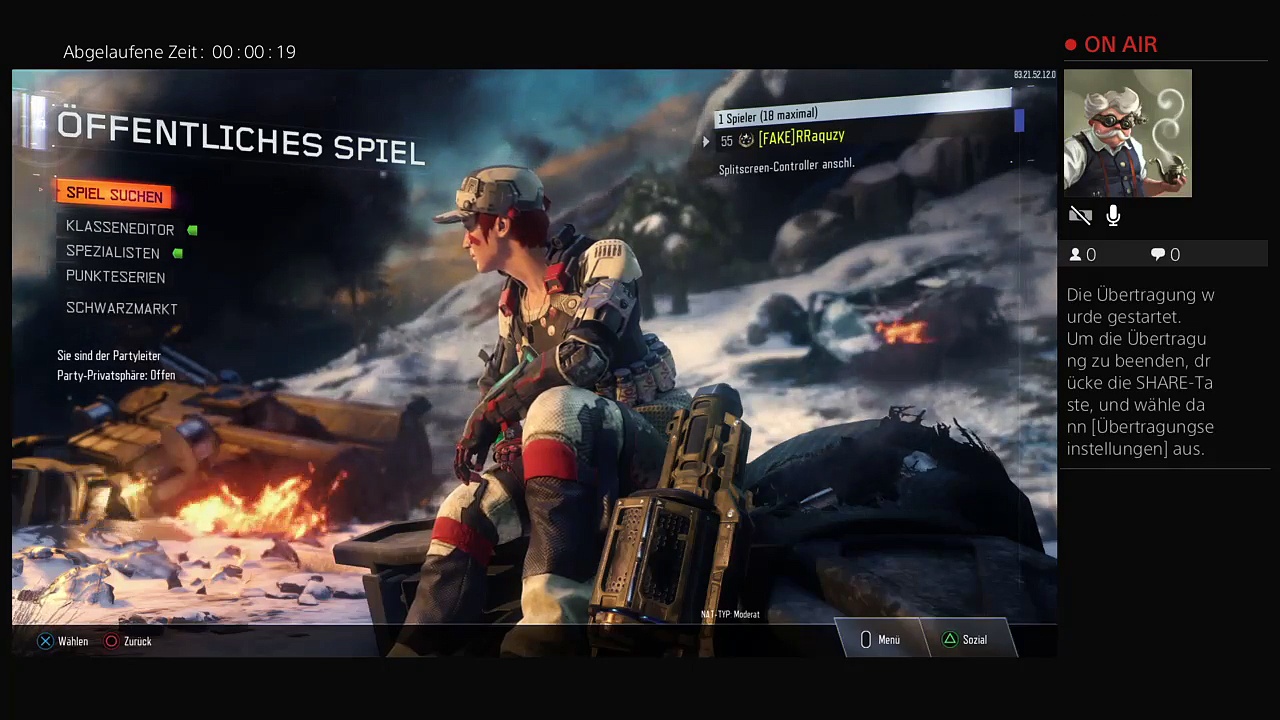Open the Spezialisten menu
Screen dimensions: 1280x720
click(x=113, y=253)
